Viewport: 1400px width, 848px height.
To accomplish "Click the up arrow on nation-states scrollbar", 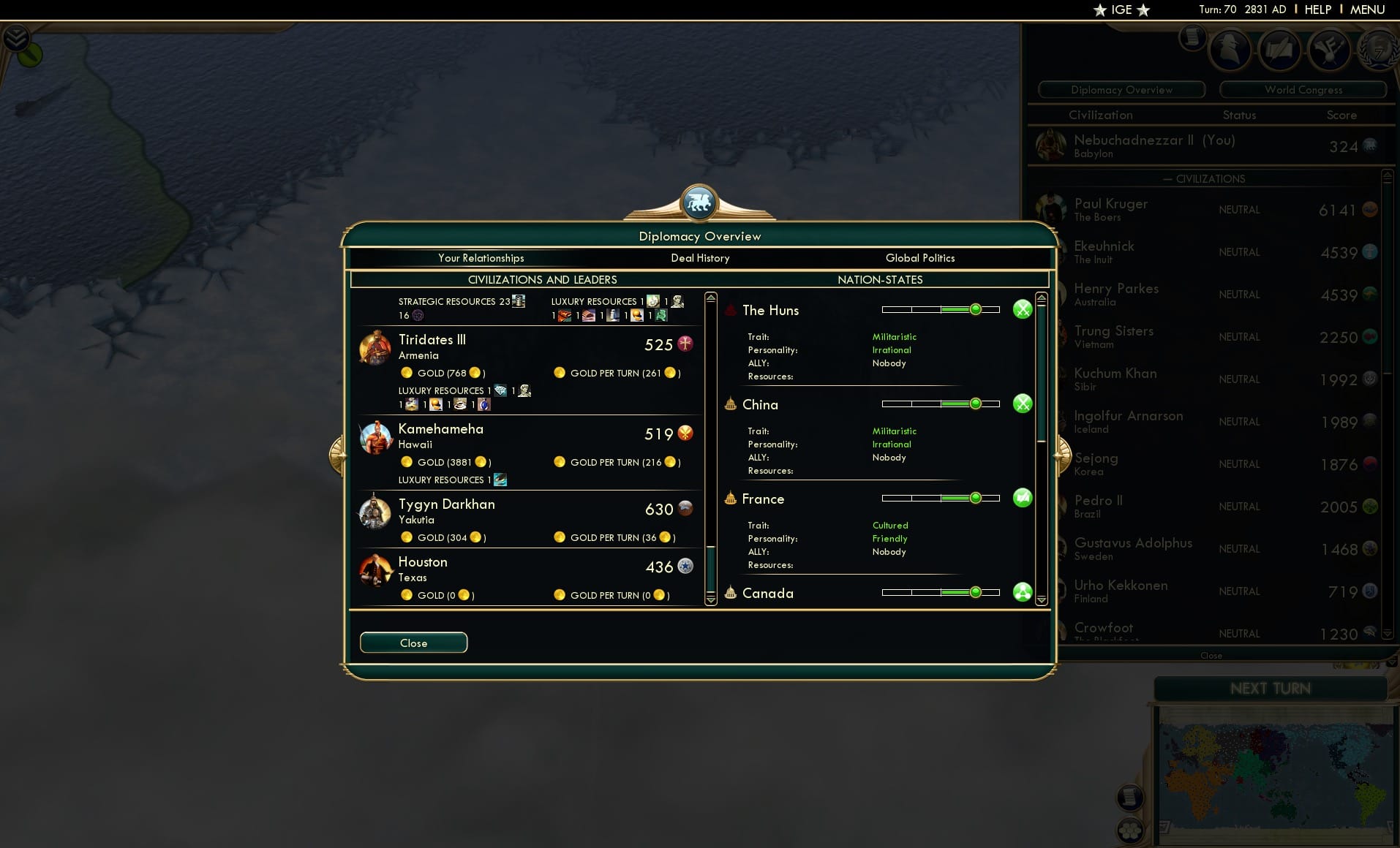I will point(1042,295).
